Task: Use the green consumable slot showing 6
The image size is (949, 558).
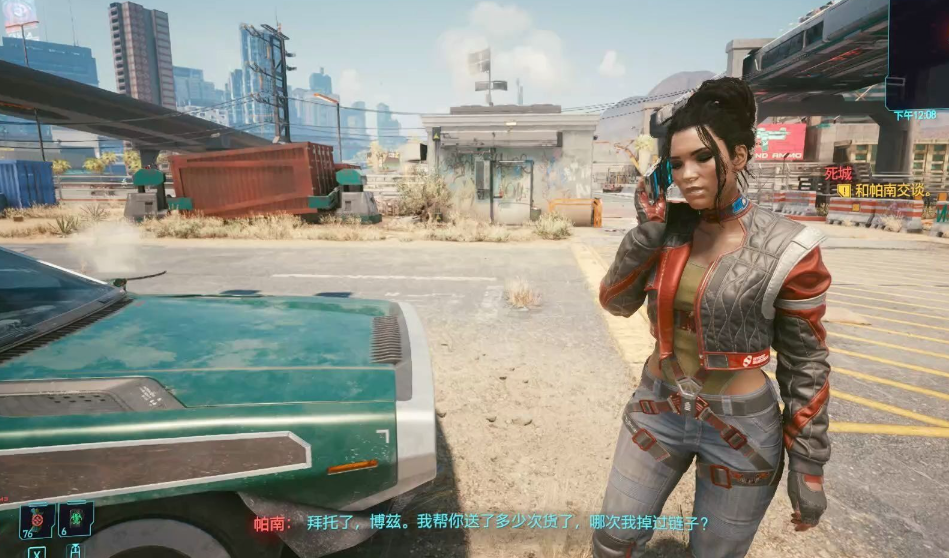Action: click(76, 519)
